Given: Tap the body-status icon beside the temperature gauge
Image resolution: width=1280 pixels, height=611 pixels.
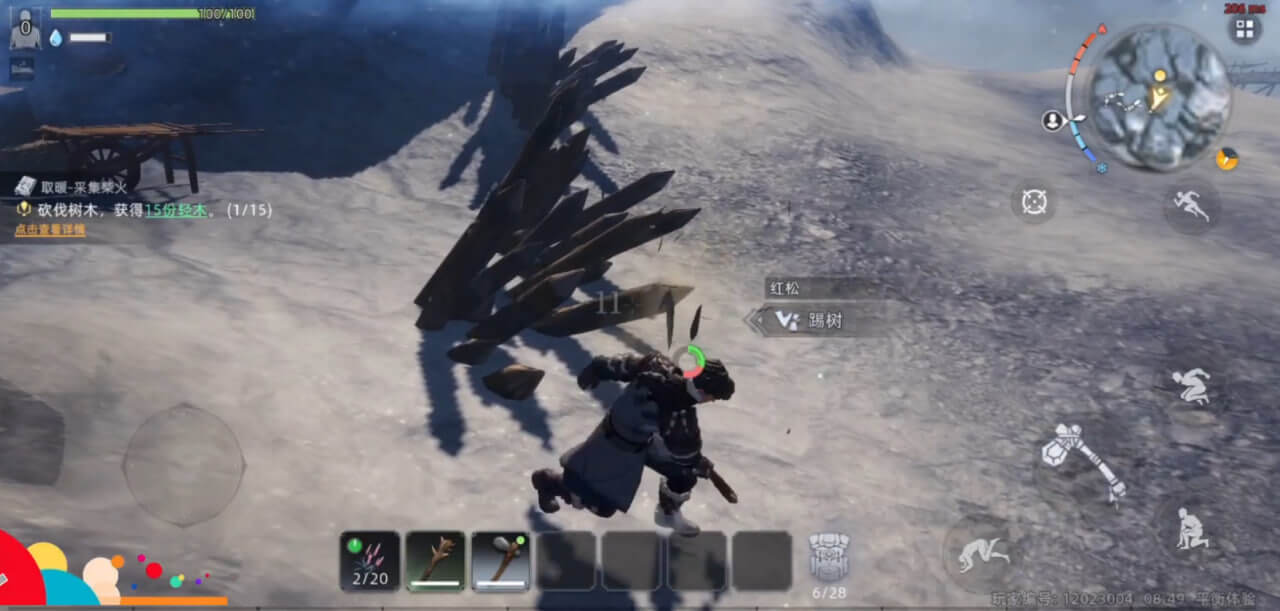Looking at the screenshot, I should pos(1052,121).
